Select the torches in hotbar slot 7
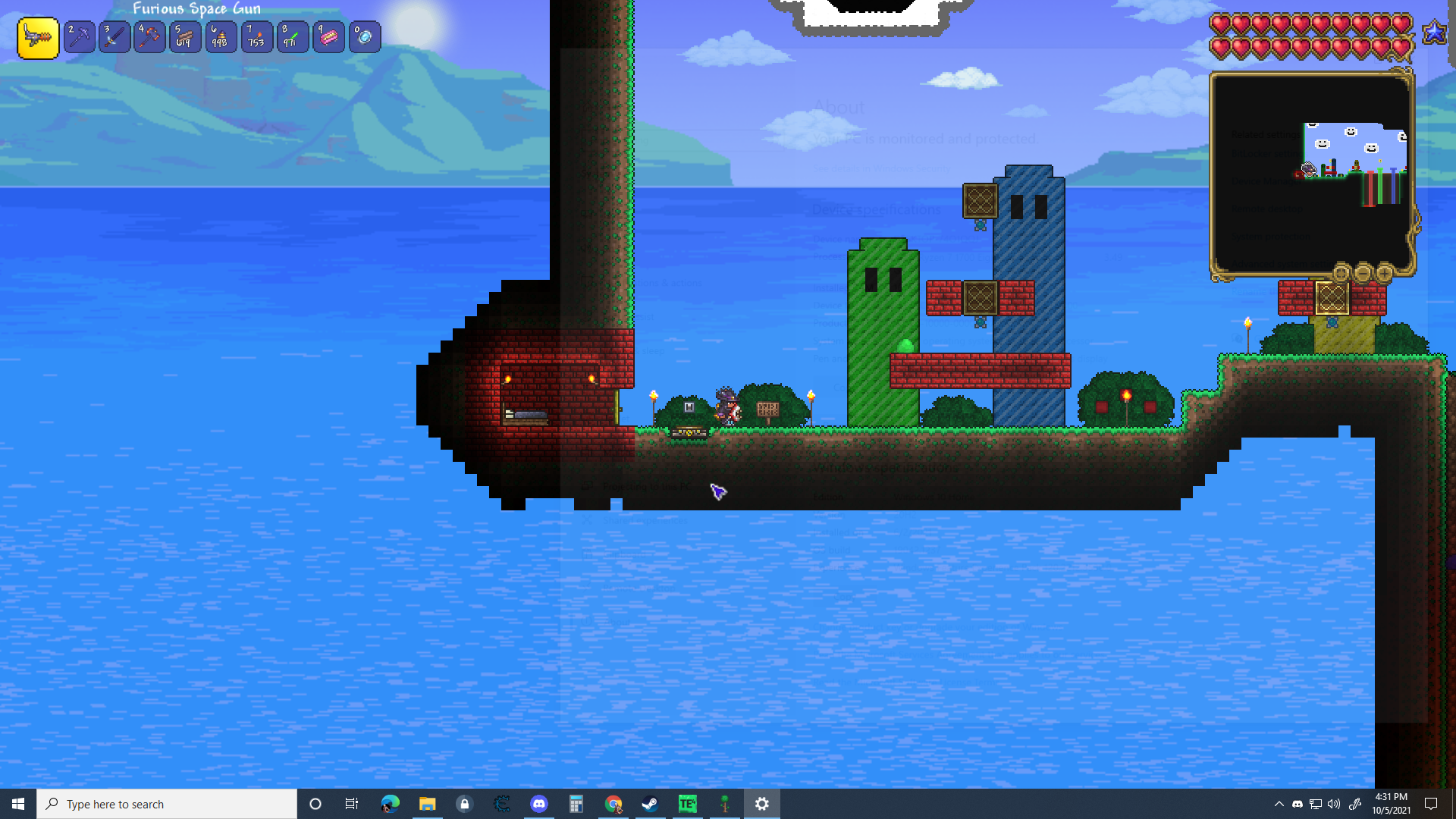Screen dimensions: 1456x819 click(x=257, y=37)
